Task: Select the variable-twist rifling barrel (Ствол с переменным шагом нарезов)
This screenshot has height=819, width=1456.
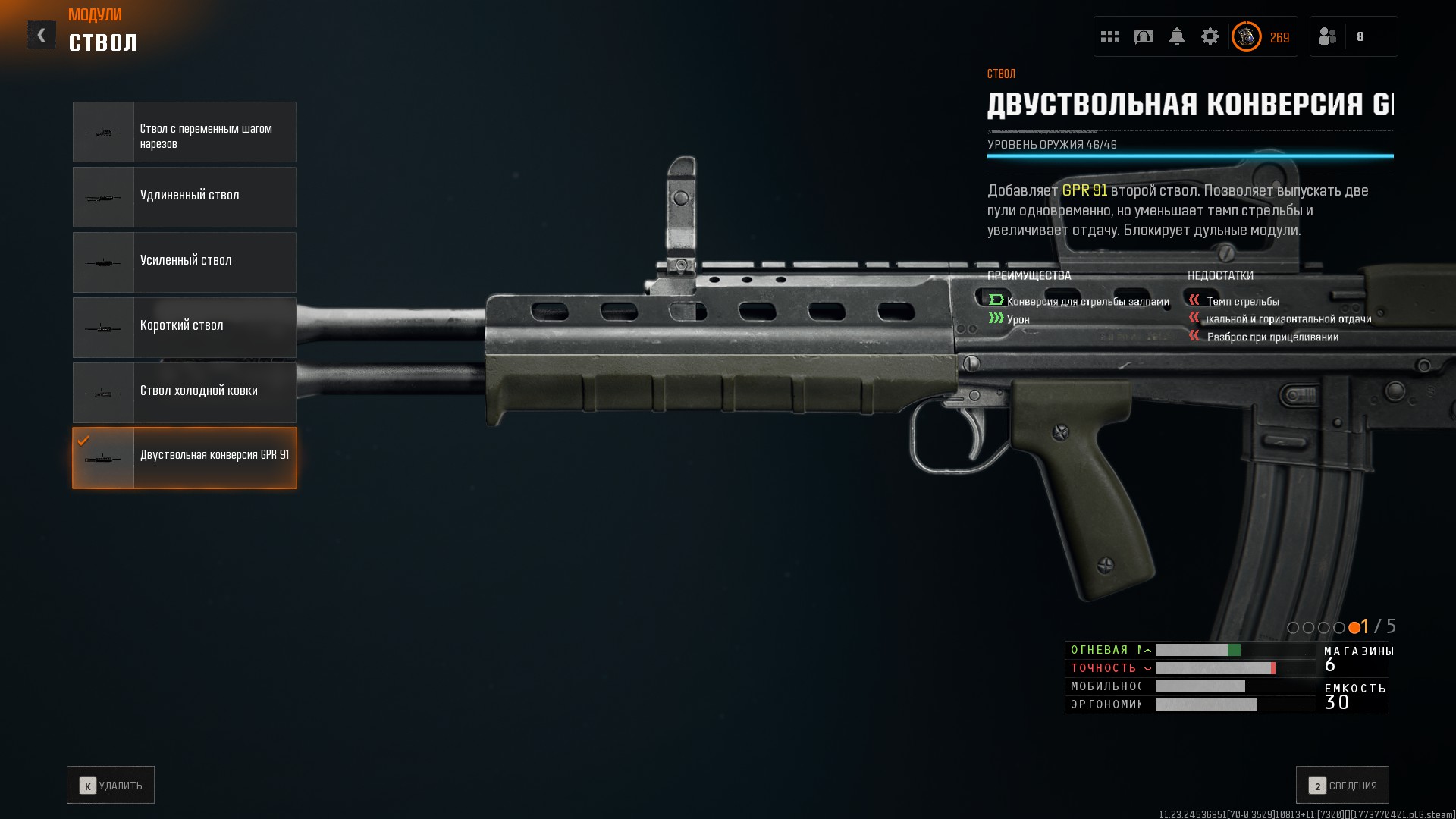Action: click(184, 132)
